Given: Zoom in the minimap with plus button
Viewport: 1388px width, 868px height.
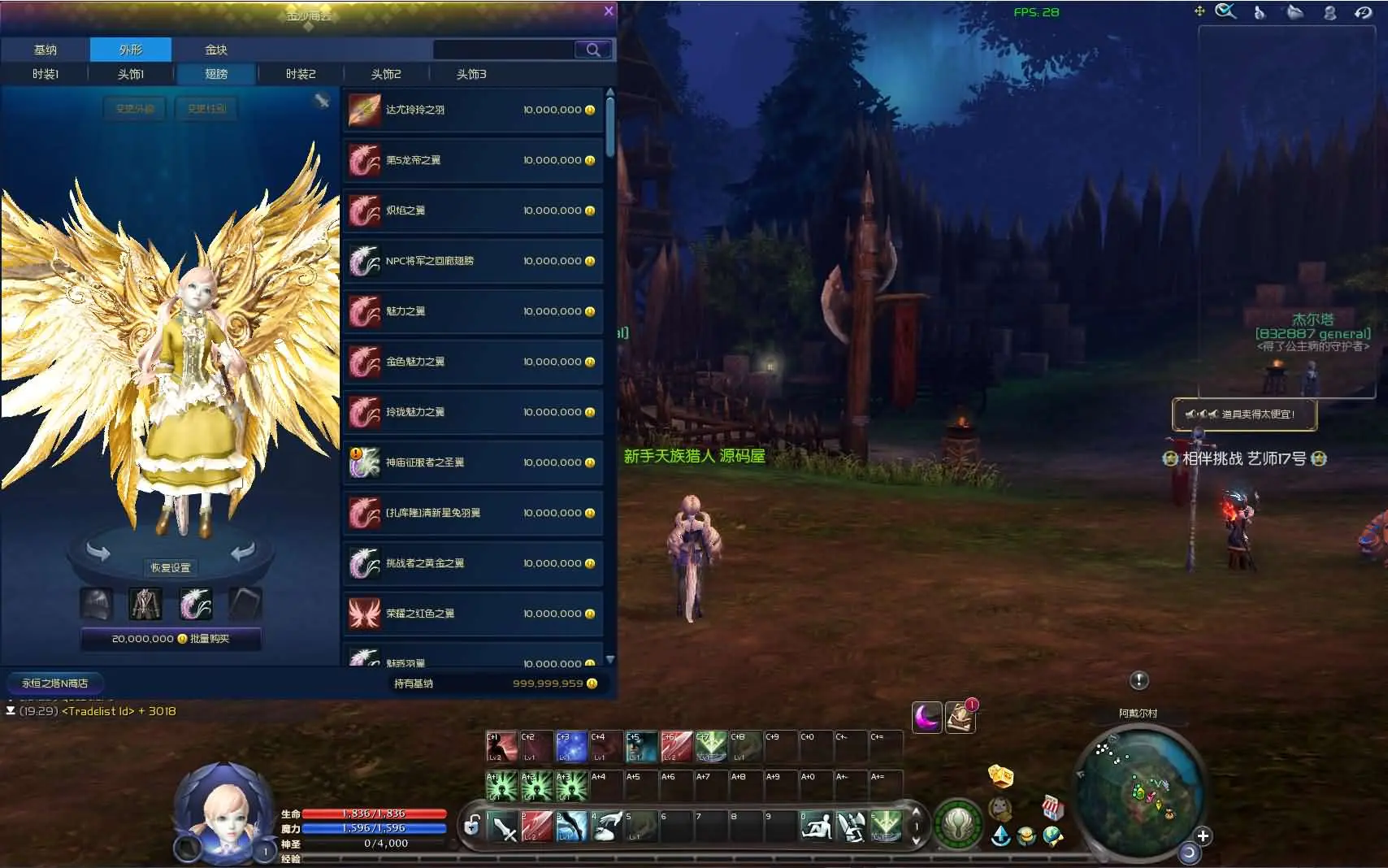Looking at the screenshot, I should point(1204,836).
